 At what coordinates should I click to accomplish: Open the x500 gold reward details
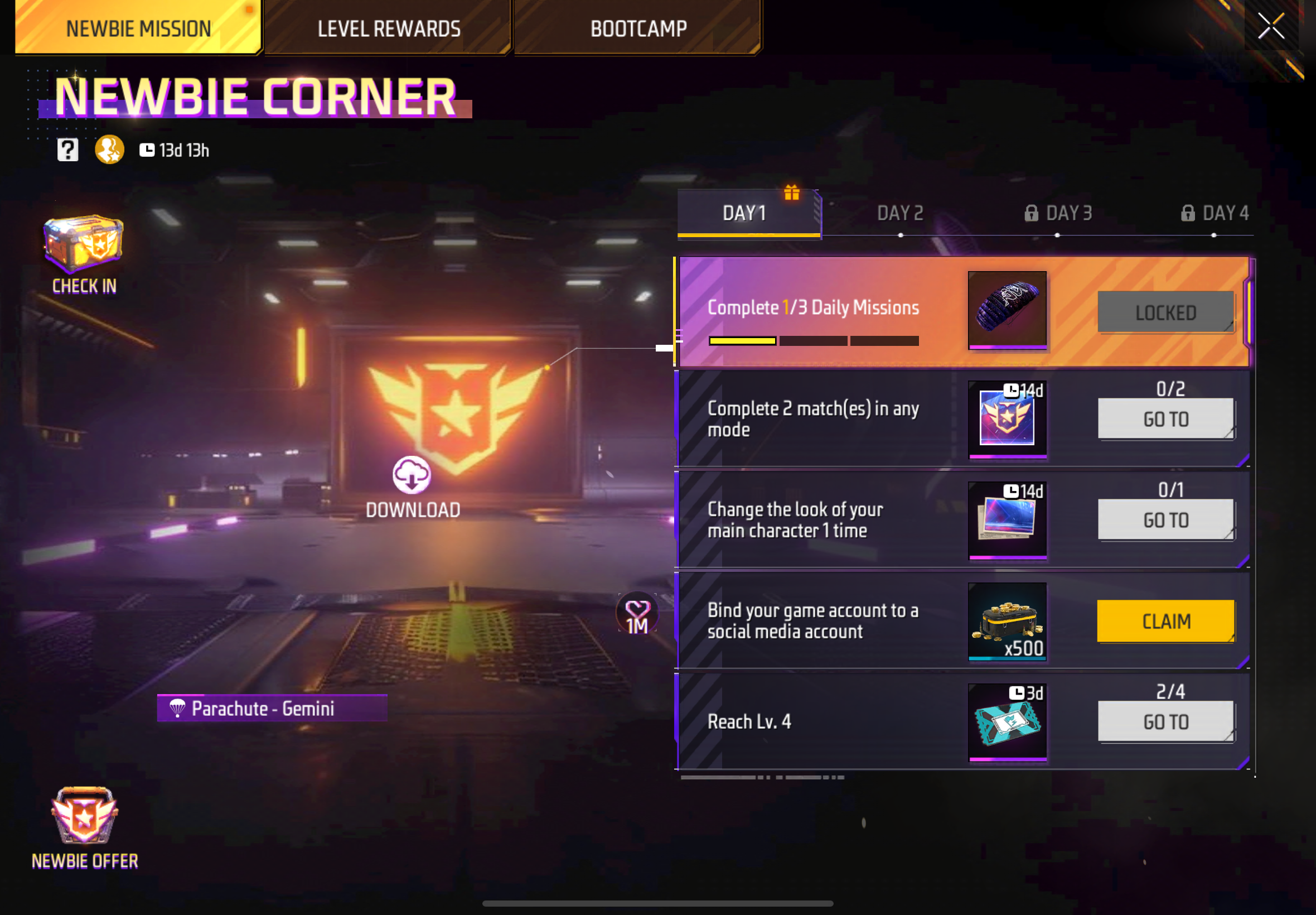(x=1007, y=621)
